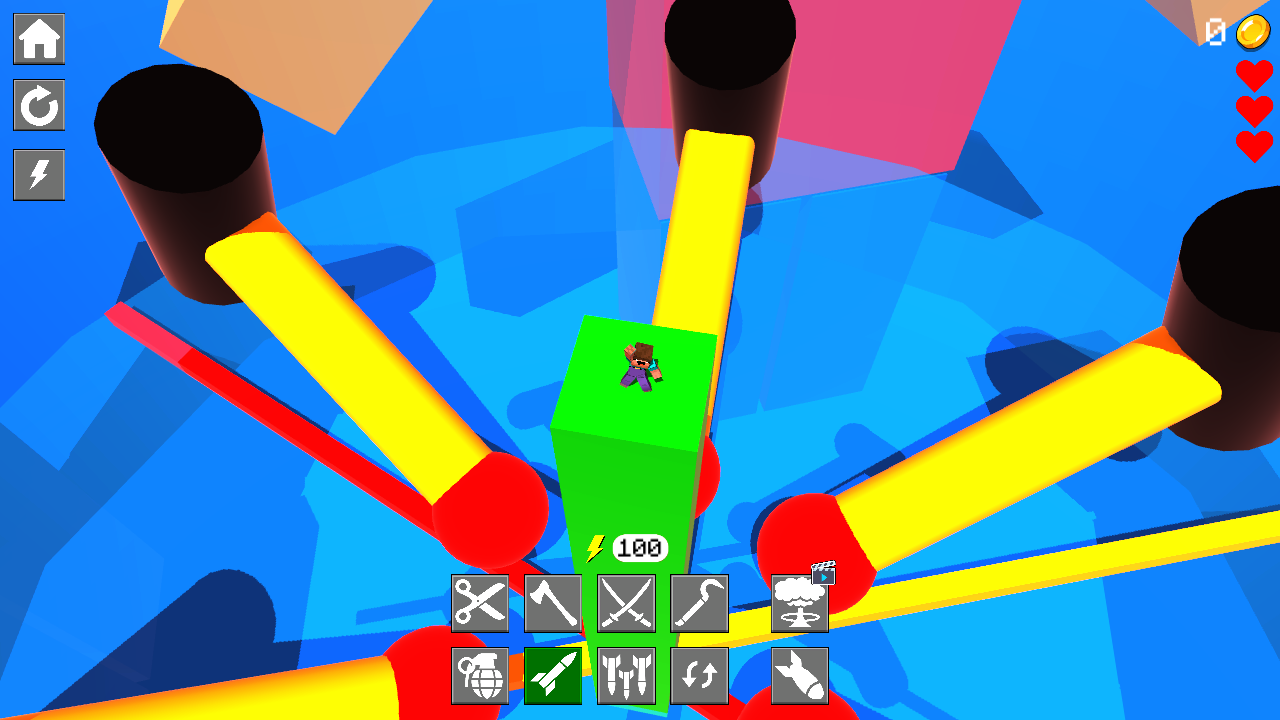Select the Grenade weapon

tap(479, 676)
